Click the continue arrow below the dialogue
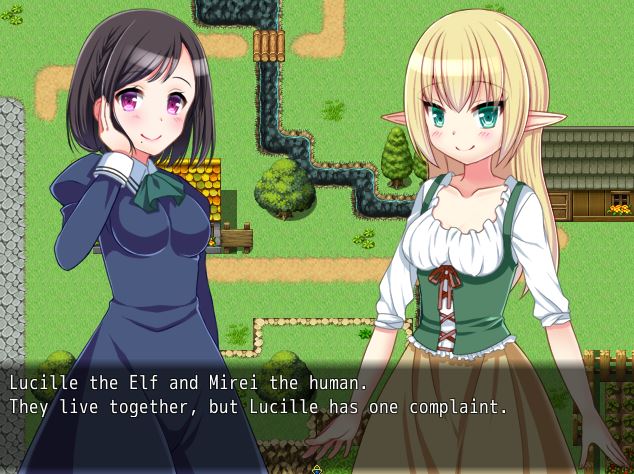The height and width of the screenshot is (474, 634). point(317,468)
